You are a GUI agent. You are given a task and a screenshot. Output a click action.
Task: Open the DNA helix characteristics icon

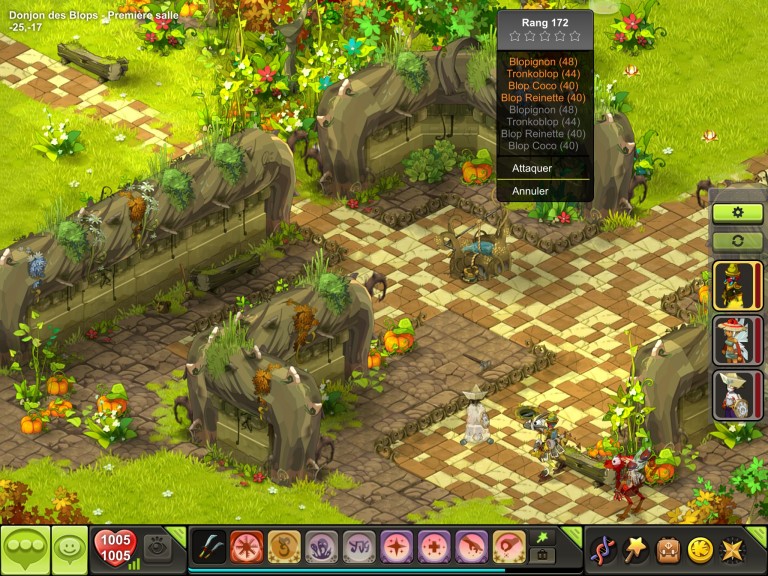tap(602, 549)
